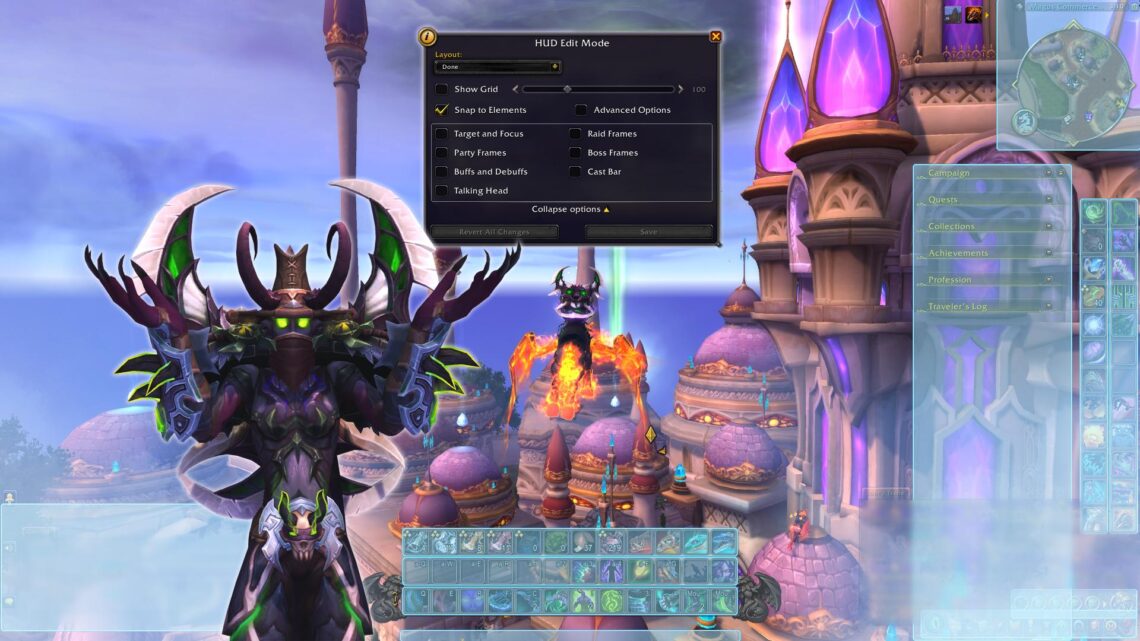Open the Layout dropdown
Image resolution: width=1140 pixels, height=641 pixels.
coord(497,67)
